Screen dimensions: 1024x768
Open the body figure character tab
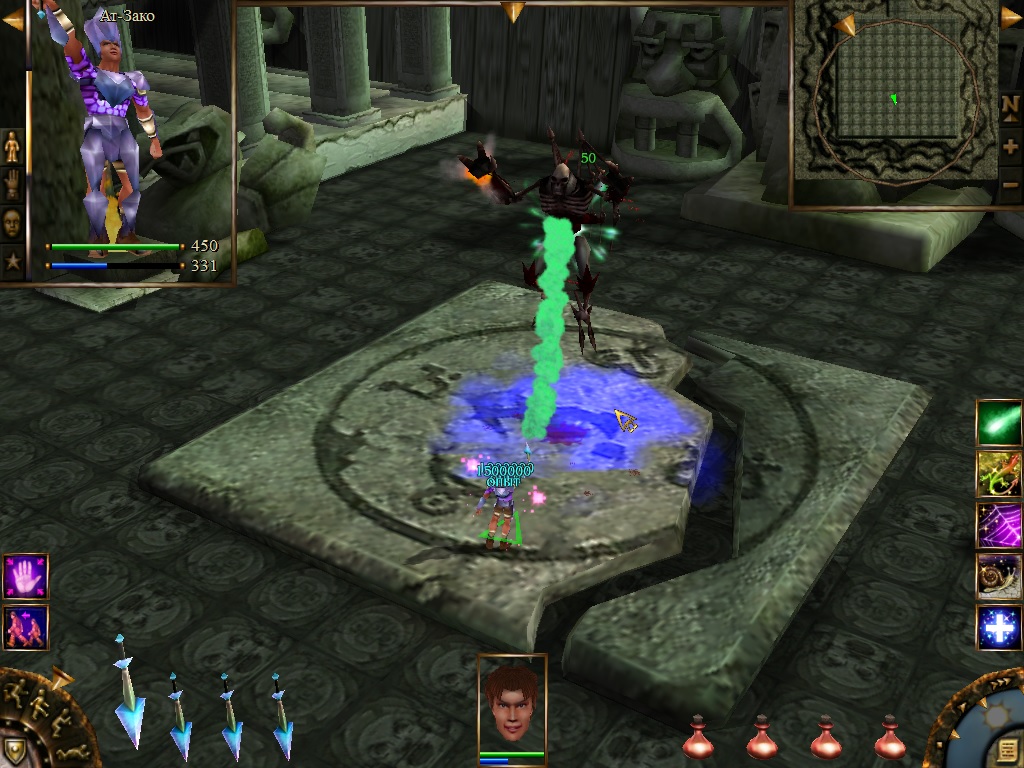pos(12,146)
